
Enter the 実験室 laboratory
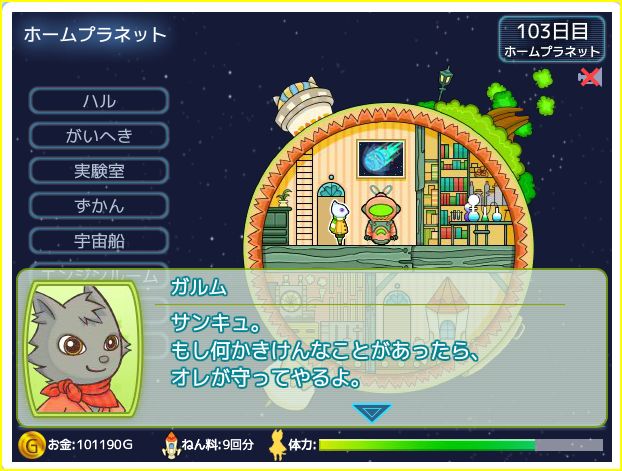click(99, 171)
